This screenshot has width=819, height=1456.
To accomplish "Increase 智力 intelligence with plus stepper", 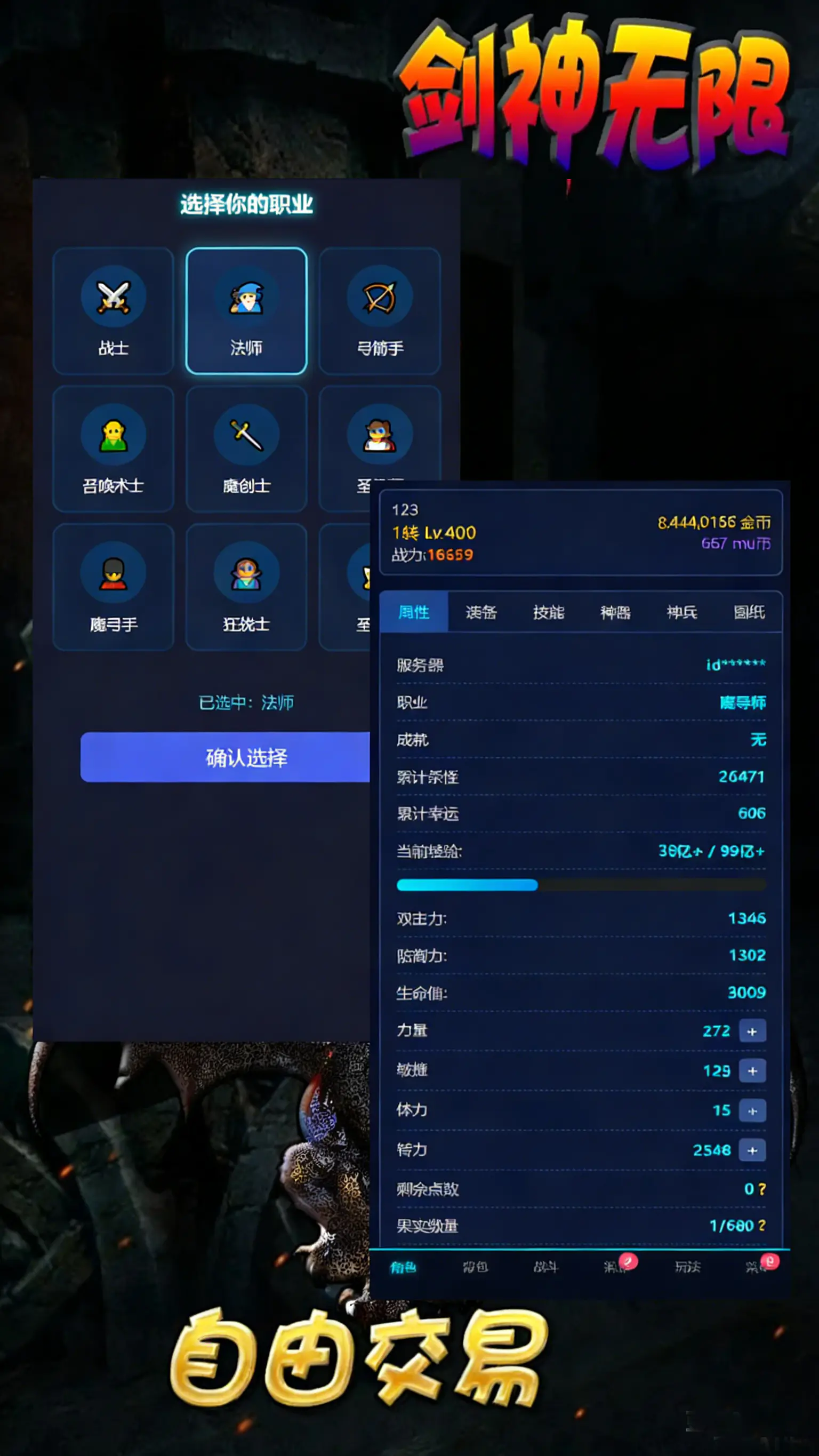I will tap(753, 1149).
